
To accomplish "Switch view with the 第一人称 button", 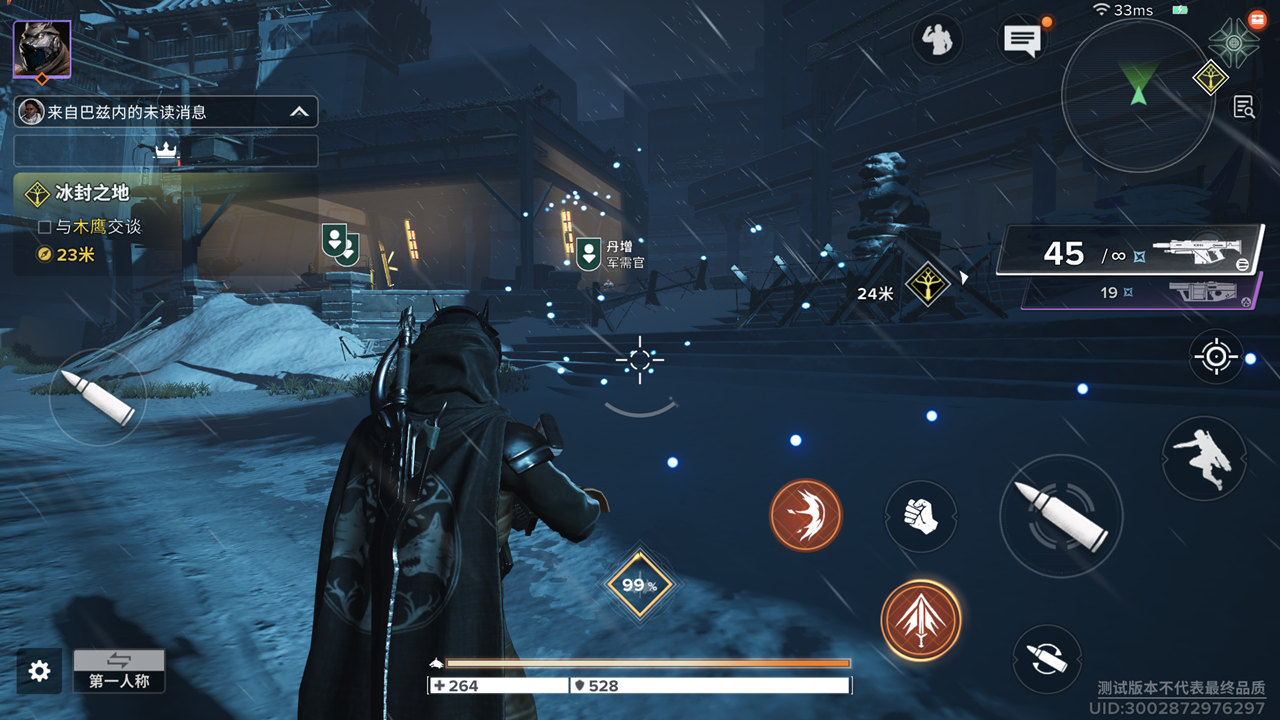I will pos(119,670).
